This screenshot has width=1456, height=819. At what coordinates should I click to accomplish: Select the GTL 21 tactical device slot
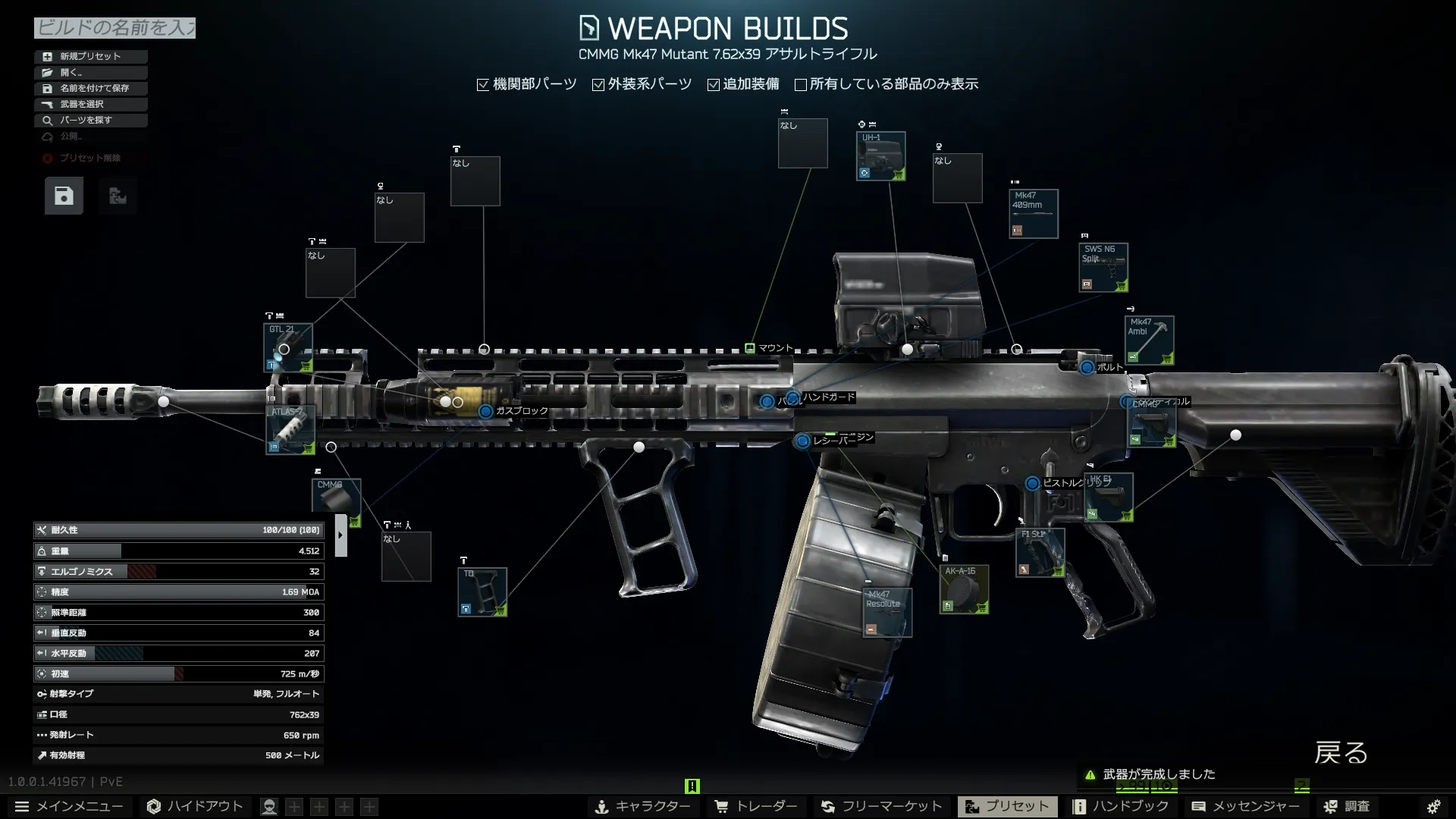pyautogui.click(x=288, y=347)
